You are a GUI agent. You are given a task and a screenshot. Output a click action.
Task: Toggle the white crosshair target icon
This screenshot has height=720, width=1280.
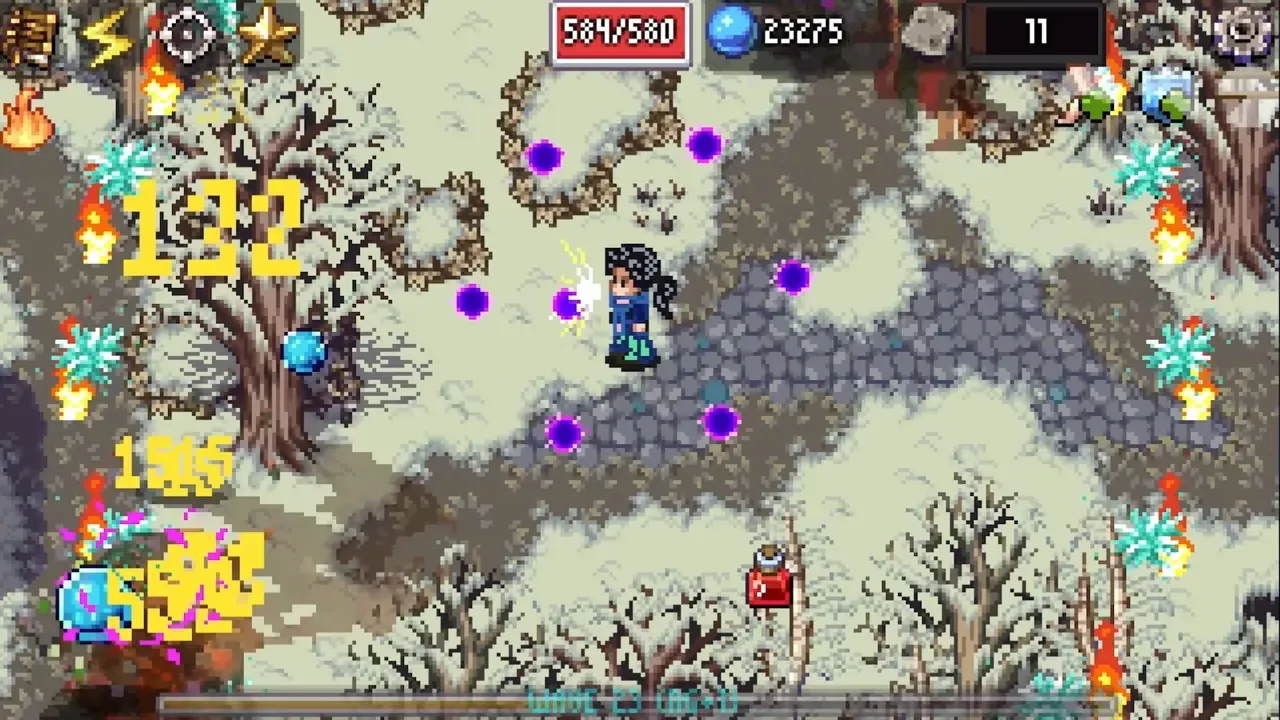[187, 36]
